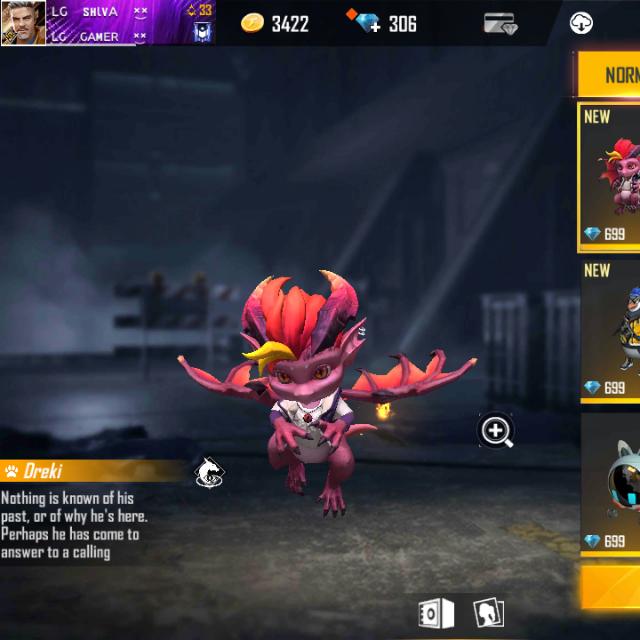Choose the penguin pet priced 699

pos(610,331)
